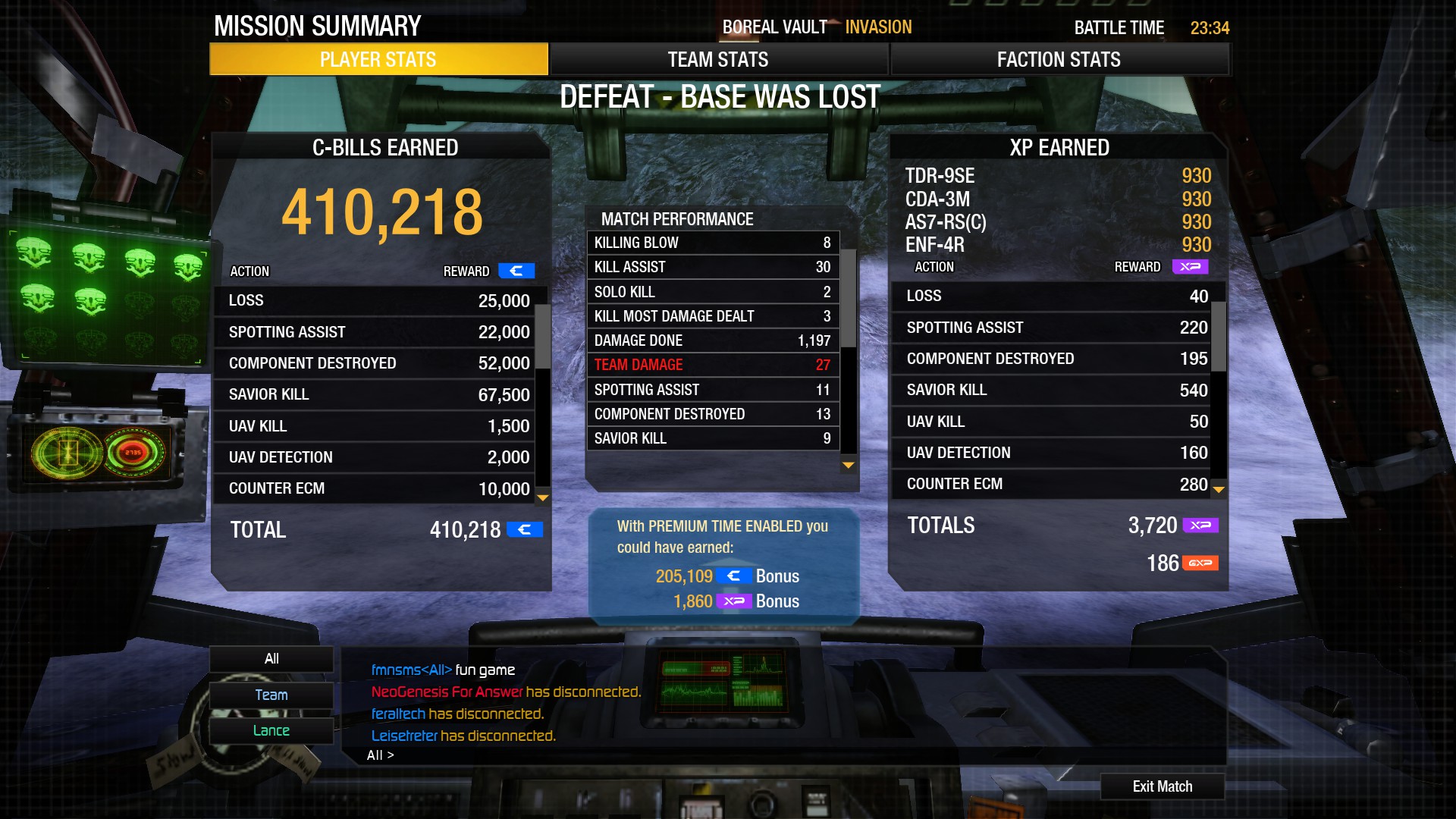The image size is (1456, 819).
Task: Toggle the All chat channel filter
Action: (x=271, y=658)
